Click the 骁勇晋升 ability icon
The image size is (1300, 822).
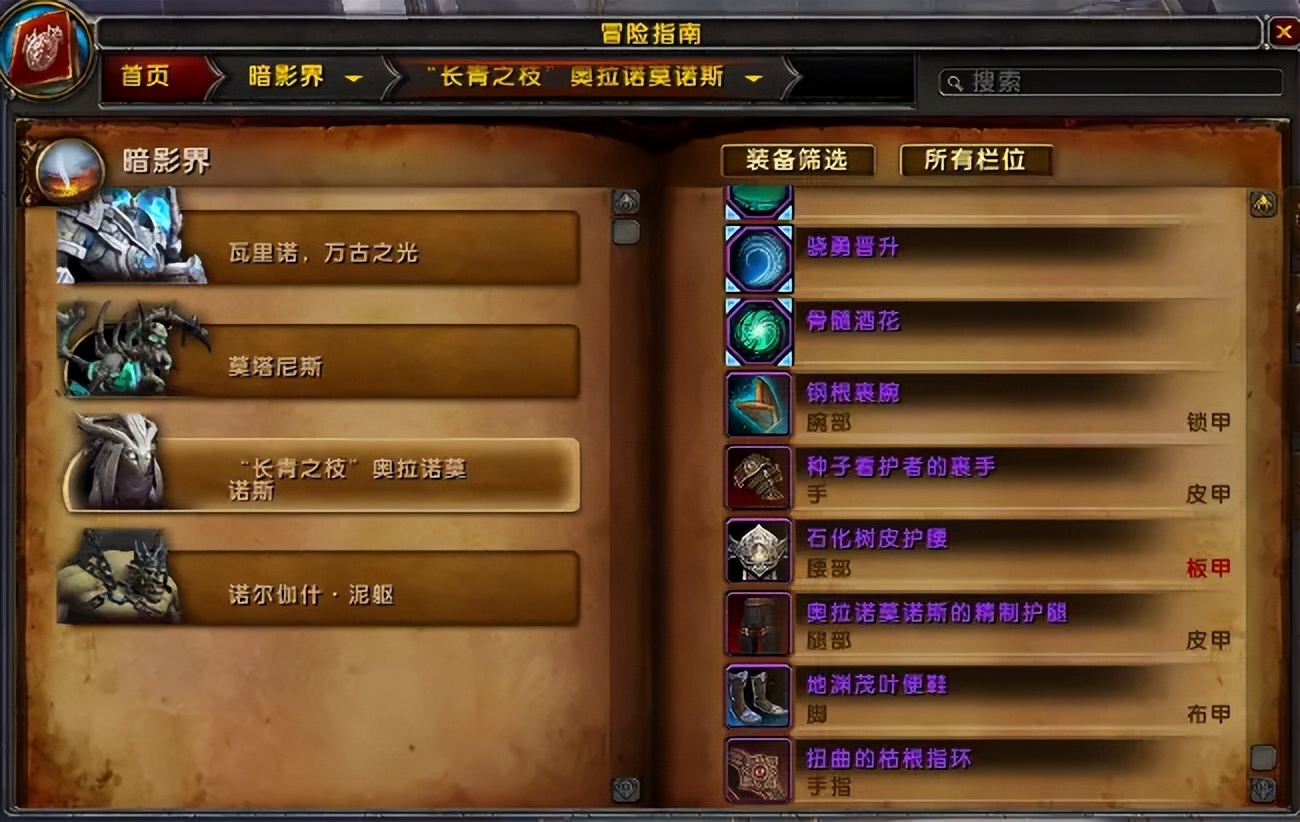pyautogui.click(x=759, y=259)
